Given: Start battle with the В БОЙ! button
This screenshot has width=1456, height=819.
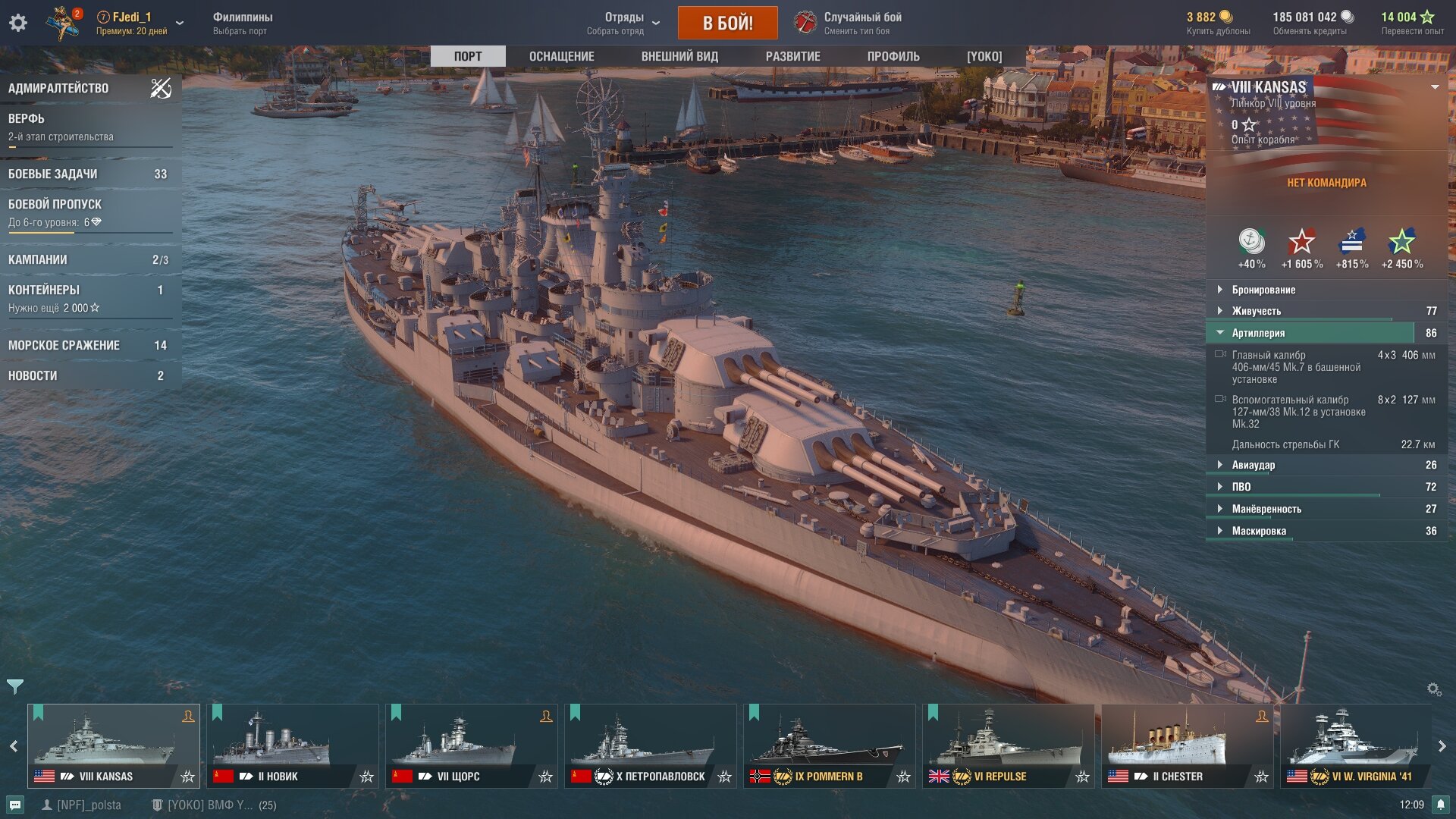Looking at the screenshot, I should click(727, 23).
